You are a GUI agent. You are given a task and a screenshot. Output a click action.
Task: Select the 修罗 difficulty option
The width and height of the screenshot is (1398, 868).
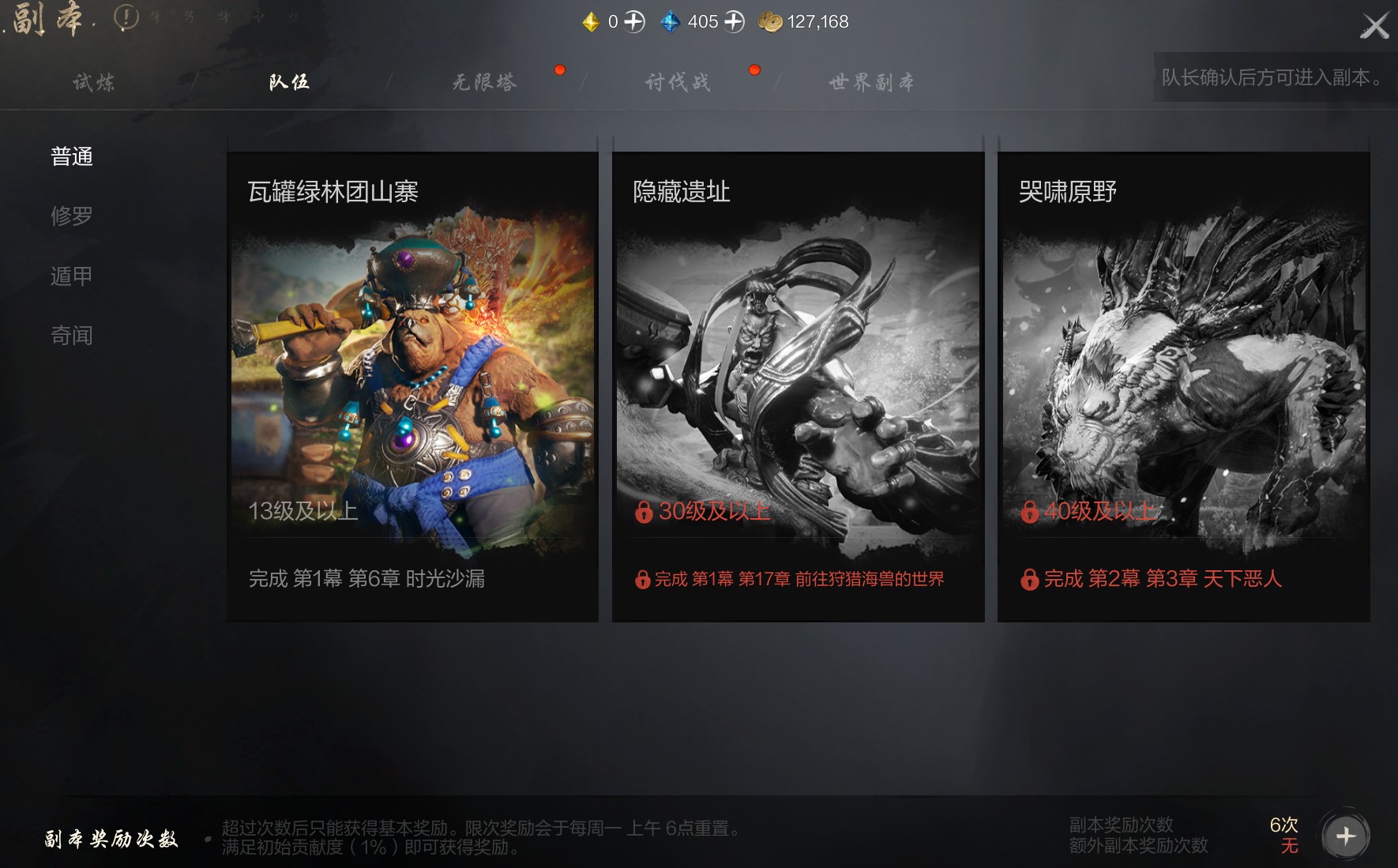pos(72,216)
